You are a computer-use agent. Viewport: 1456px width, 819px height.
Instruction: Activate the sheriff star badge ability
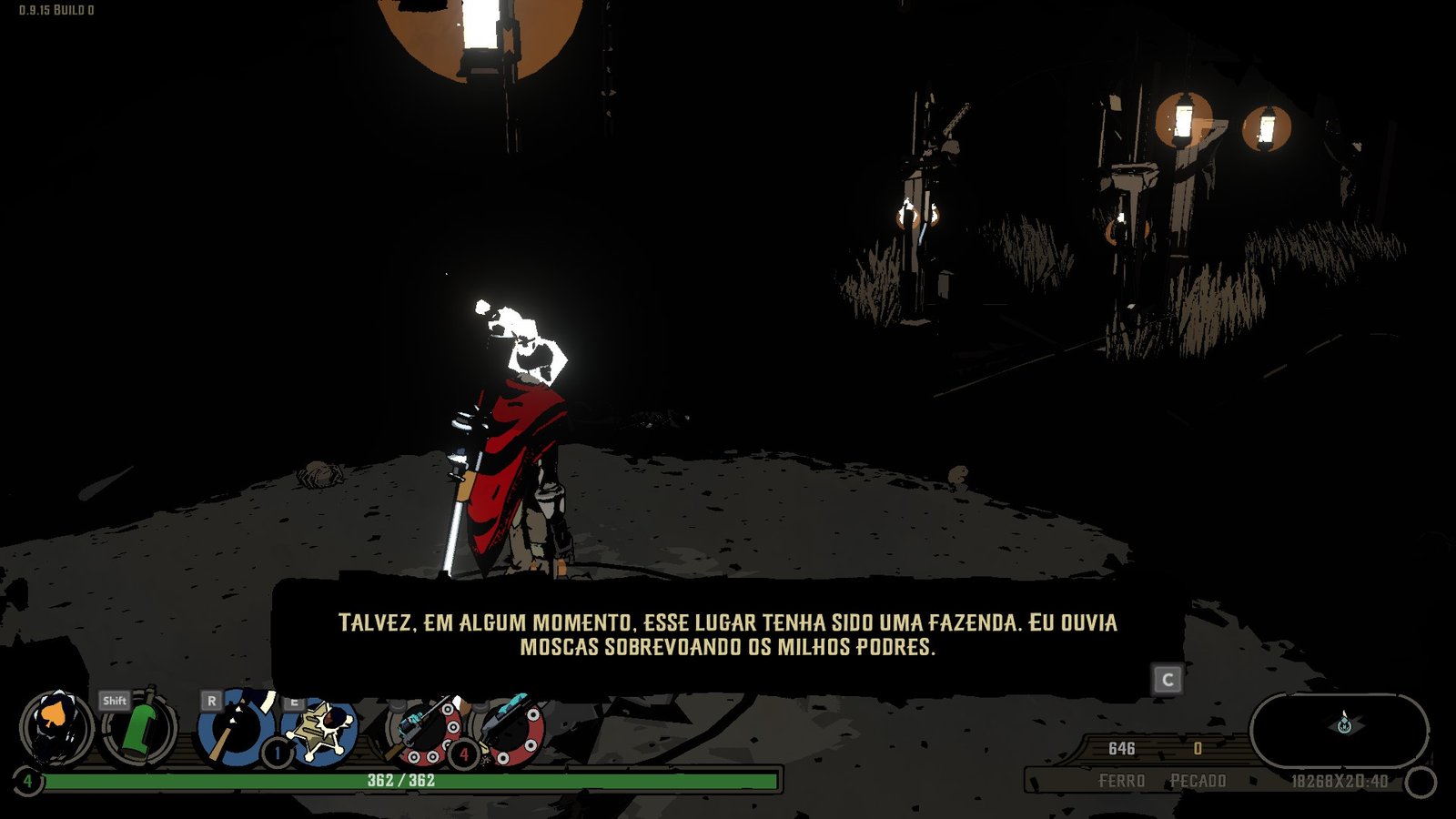coord(320,729)
